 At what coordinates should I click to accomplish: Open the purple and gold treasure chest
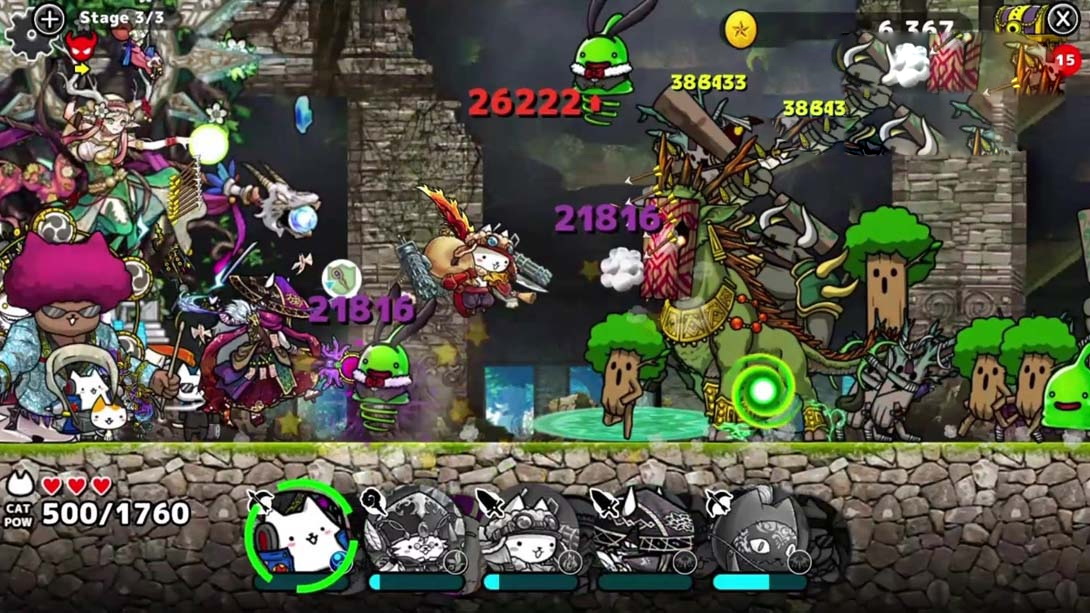coord(1019,20)
